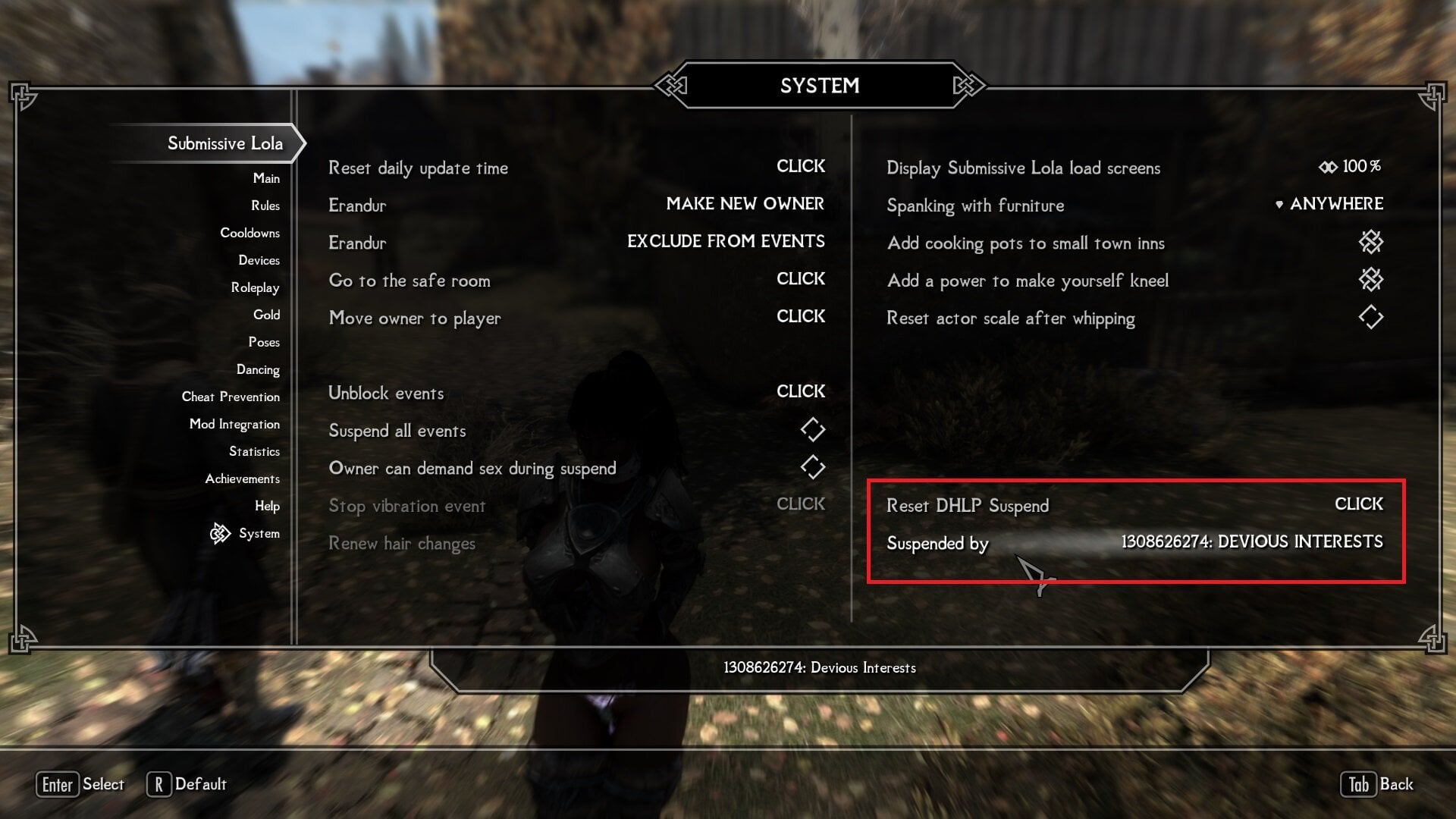Open the Main settings page
Image resolution: width=1456 pixels, height=819 pixels.
coord(266,178)
